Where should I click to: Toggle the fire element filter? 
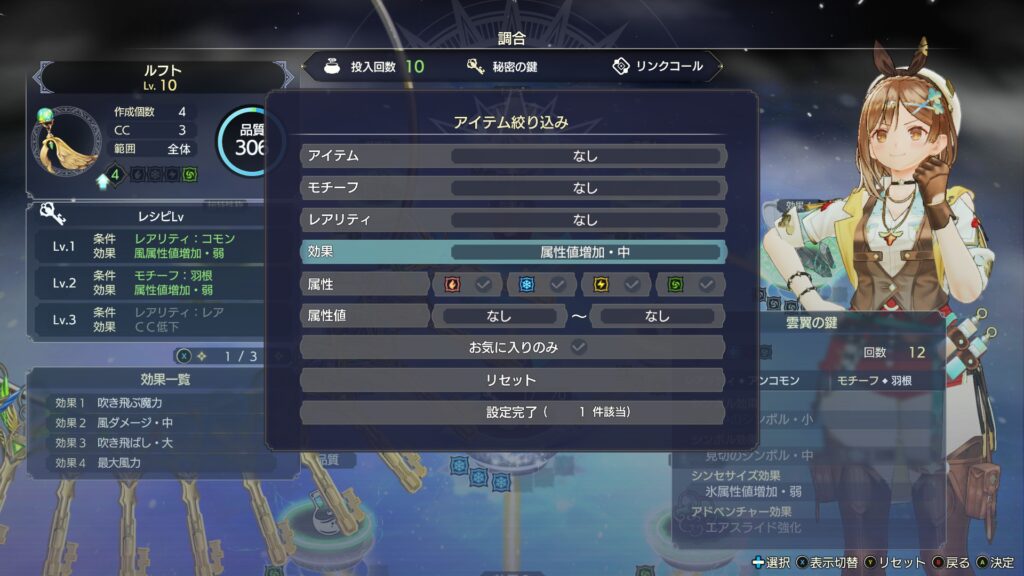[x=467, y=285]
